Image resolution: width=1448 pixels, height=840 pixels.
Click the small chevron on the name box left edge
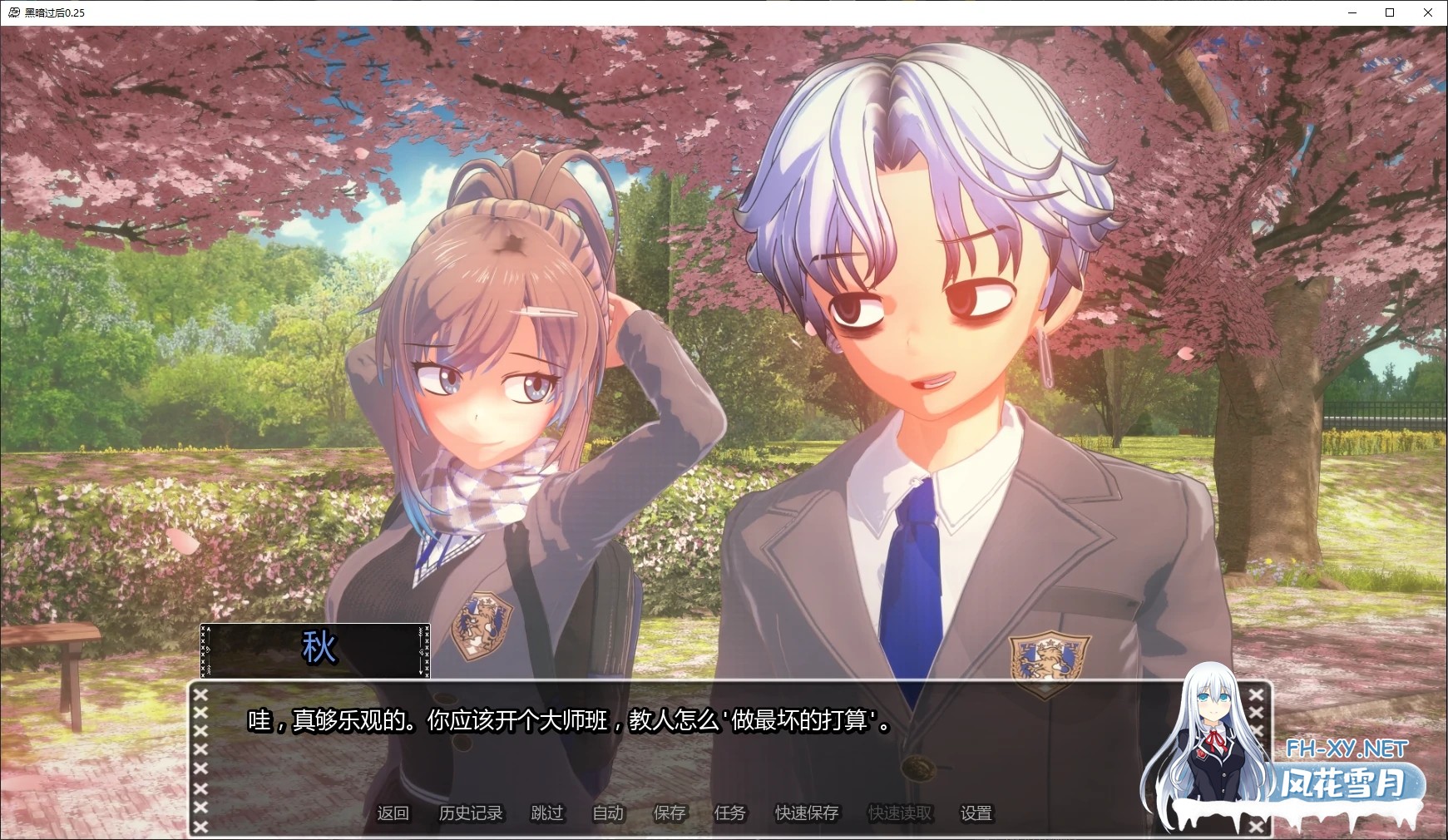pyautogui.click(x=207, y=650)
